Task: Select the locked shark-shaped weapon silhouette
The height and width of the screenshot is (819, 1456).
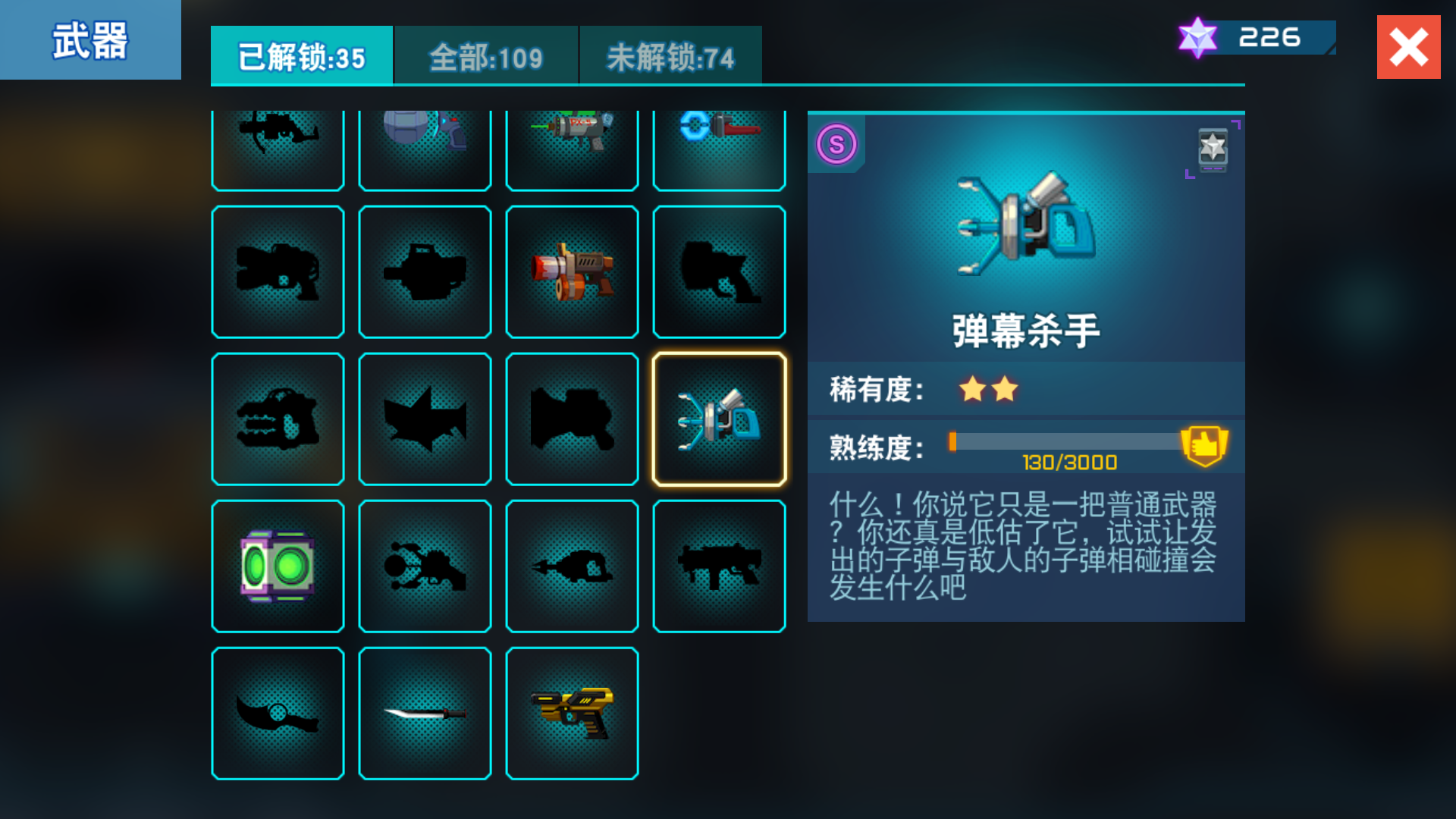Action: [425, 418]
